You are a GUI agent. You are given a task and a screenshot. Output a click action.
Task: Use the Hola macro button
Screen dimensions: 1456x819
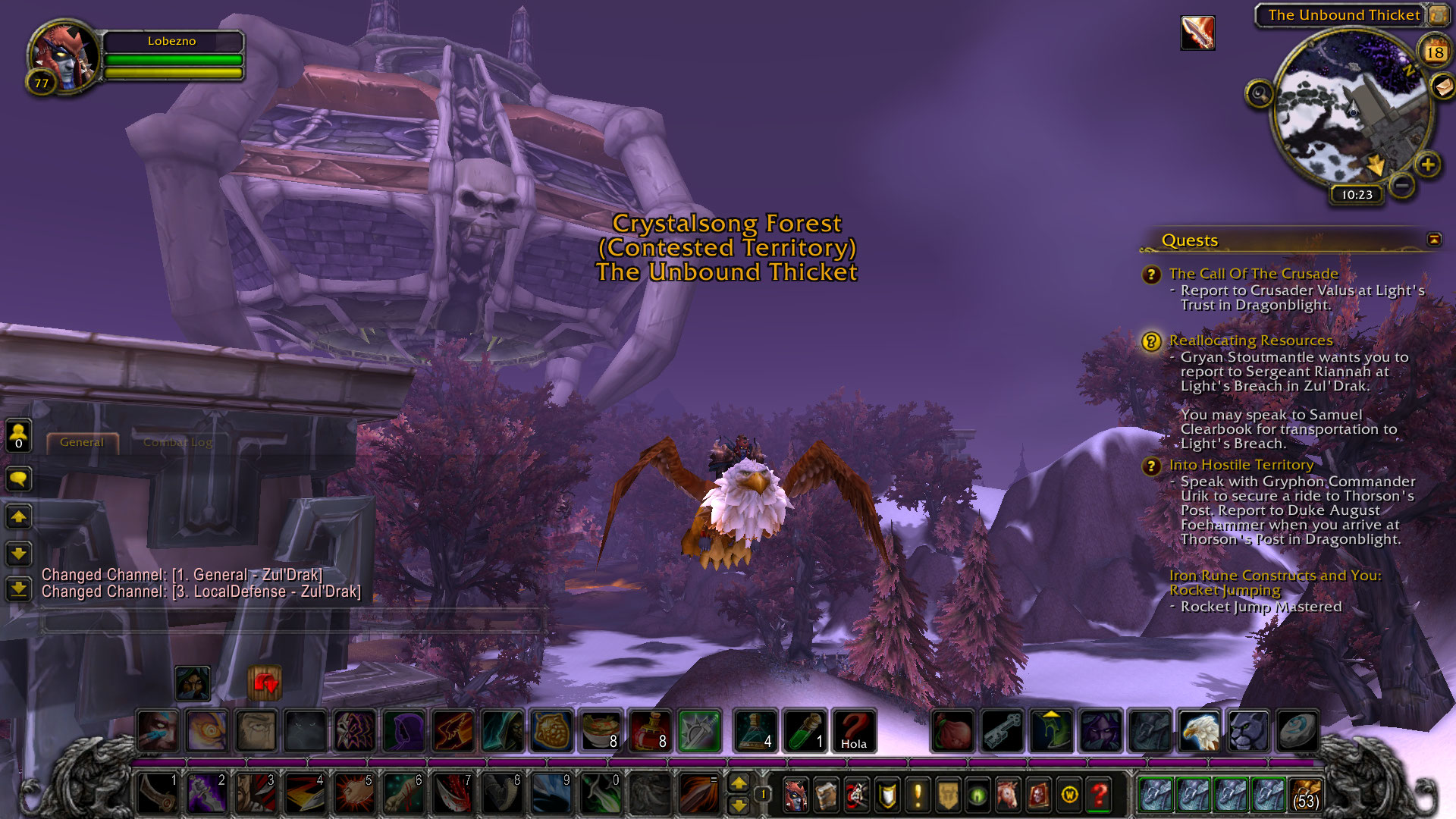point(853,731)
